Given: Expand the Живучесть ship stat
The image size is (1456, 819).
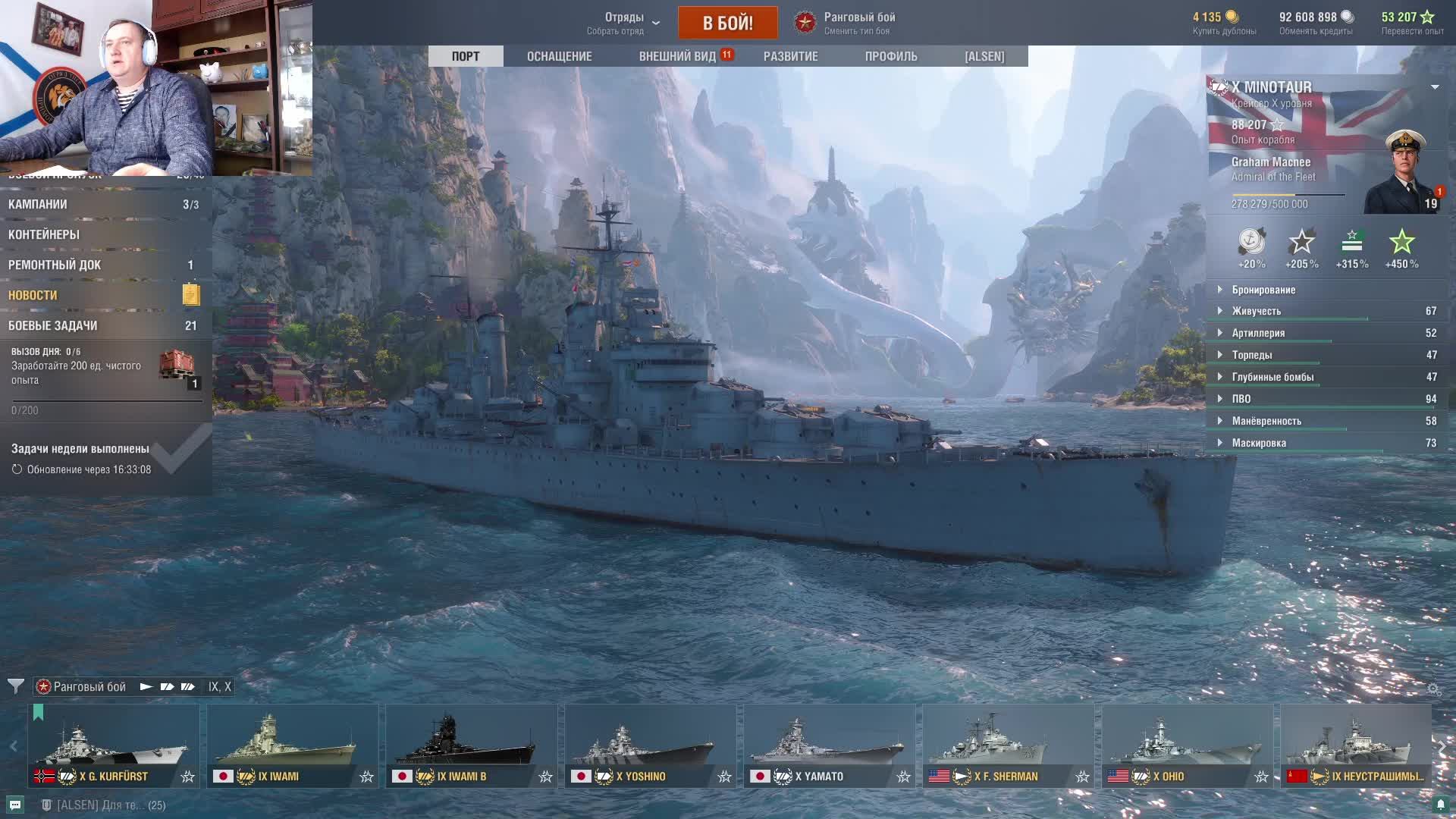Looking at the screenshot, I should (x=1256, y=311).
